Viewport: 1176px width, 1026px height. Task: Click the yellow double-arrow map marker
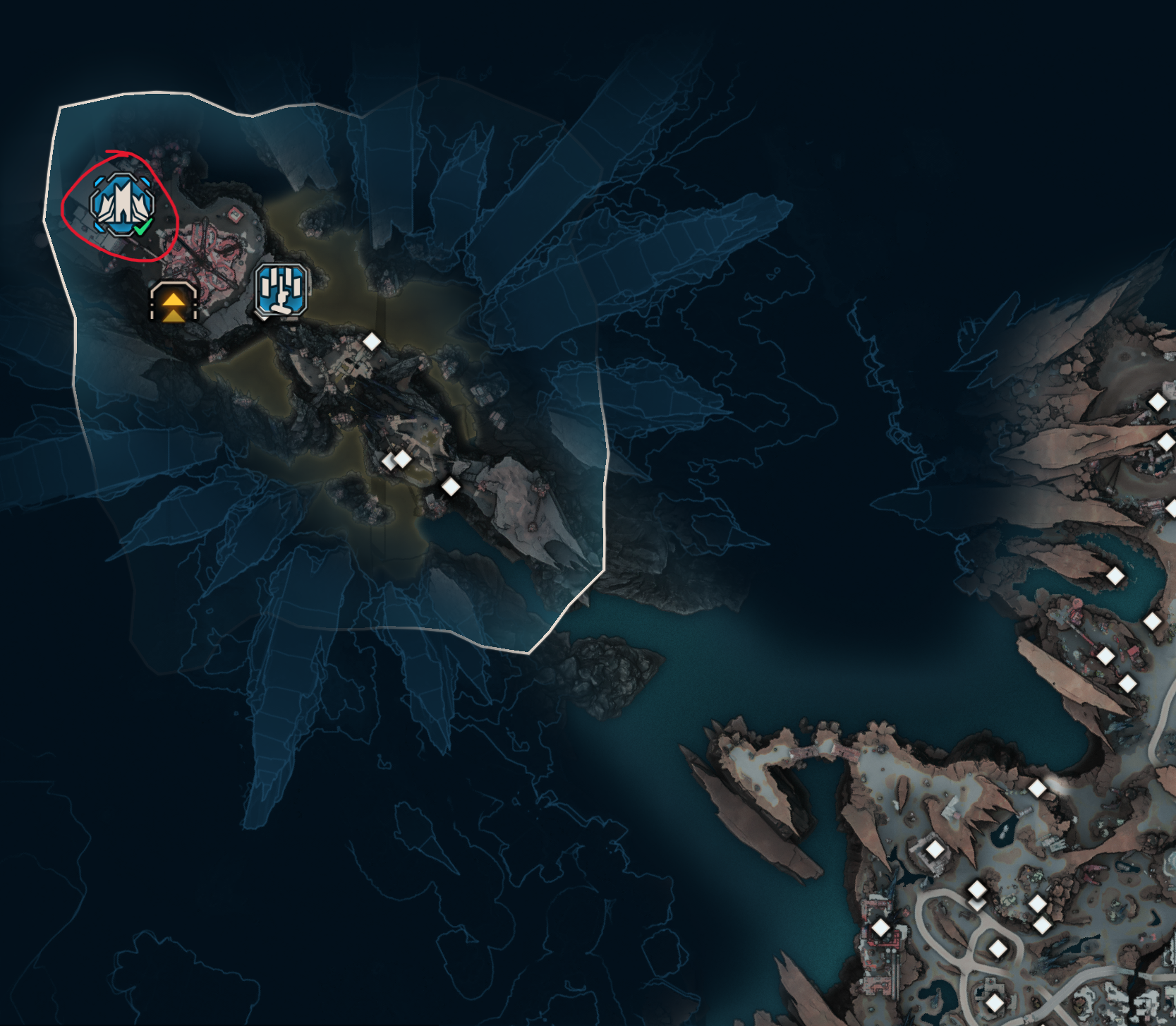pyautogui.click(x=174, y=303)
